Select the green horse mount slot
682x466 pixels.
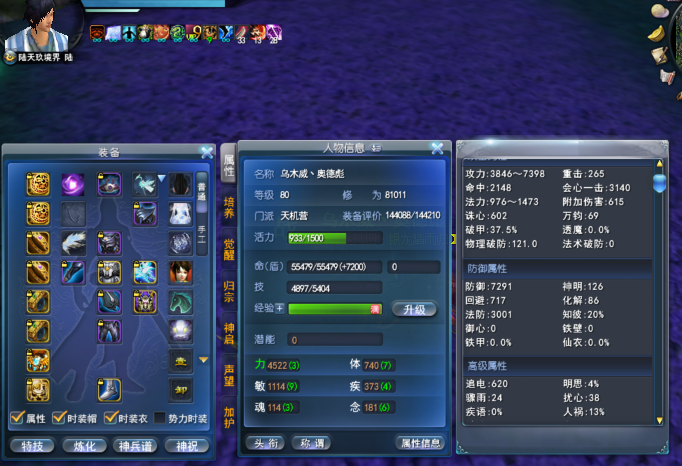tap(180, 302)
